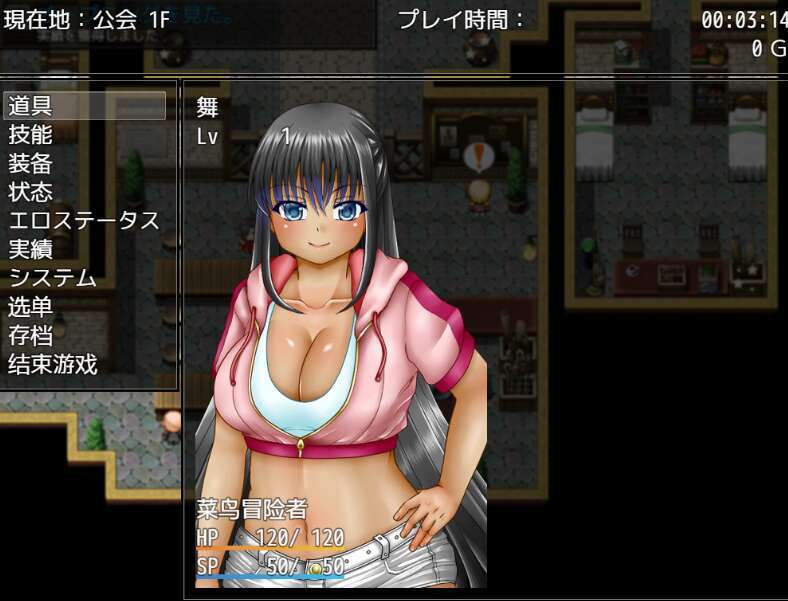Open the システム system options
This screenshot has width=788, height=601.
[85, 278]
